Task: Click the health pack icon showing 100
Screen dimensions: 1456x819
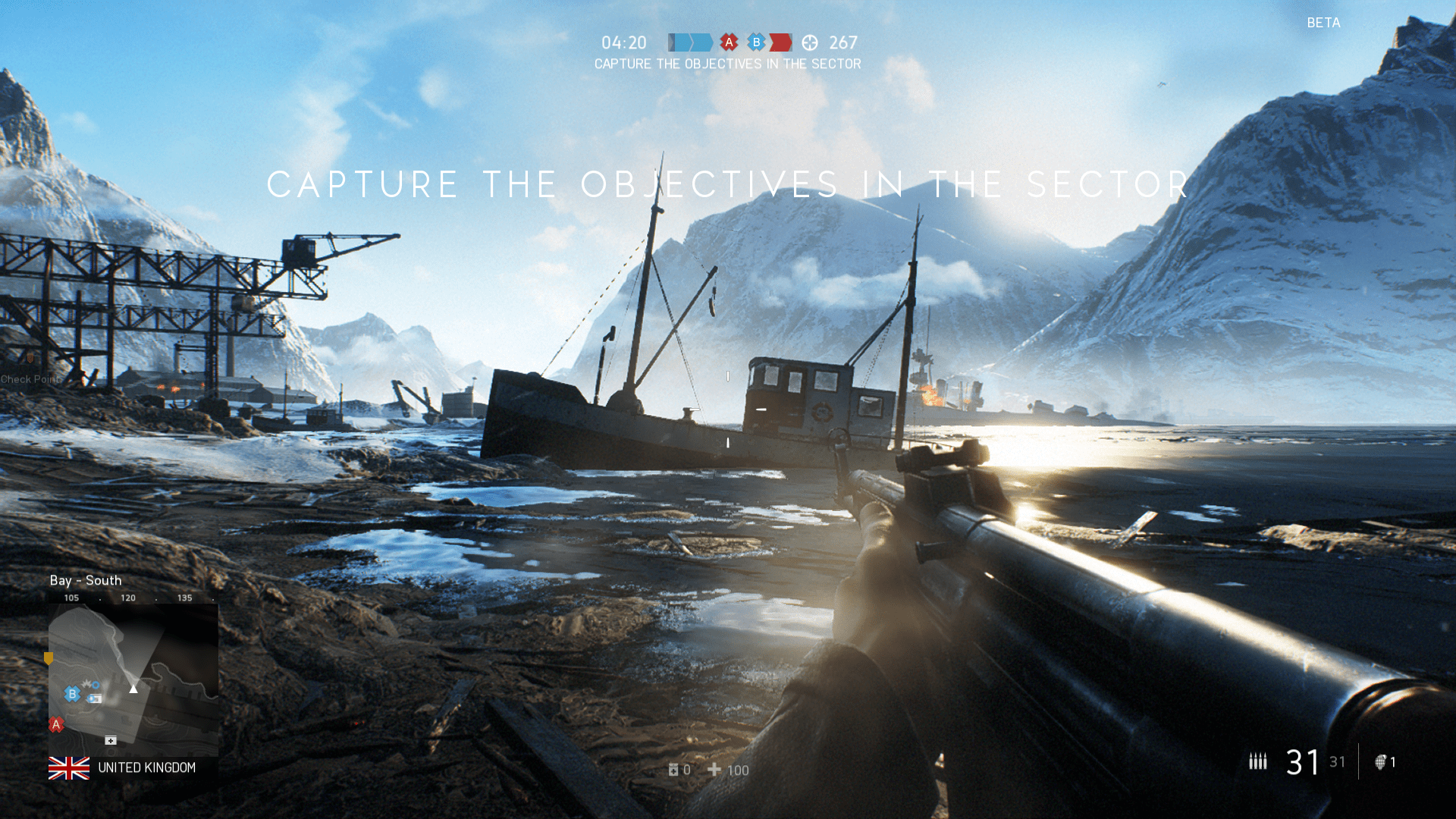Action: [714, 770]
